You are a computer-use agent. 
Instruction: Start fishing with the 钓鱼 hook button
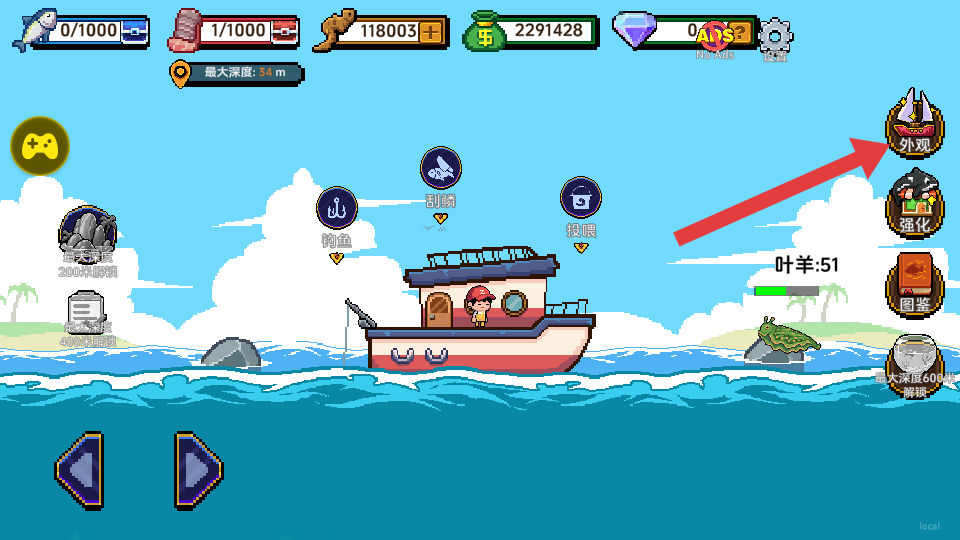(x=337, y=208)
